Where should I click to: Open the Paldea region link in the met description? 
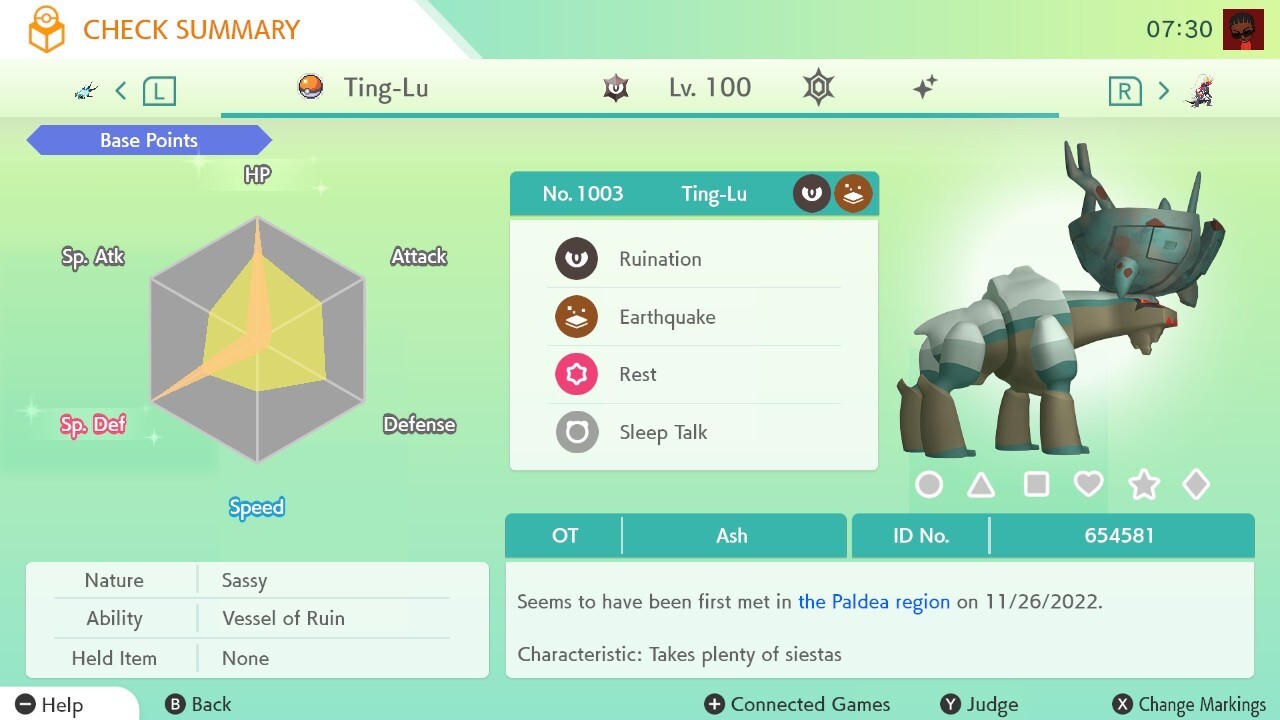click(x=873, y=602)
